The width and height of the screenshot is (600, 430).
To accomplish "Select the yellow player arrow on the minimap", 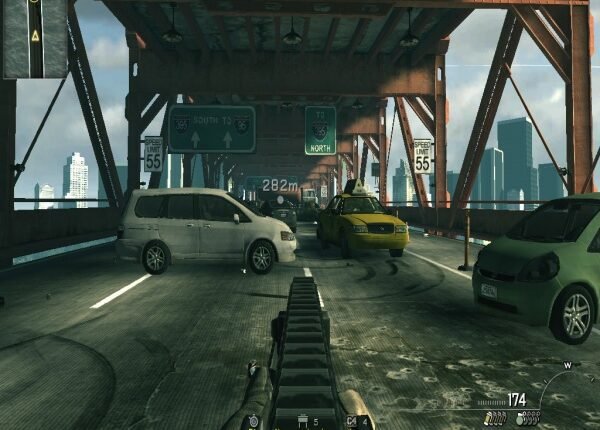I will tap(35, 35).
